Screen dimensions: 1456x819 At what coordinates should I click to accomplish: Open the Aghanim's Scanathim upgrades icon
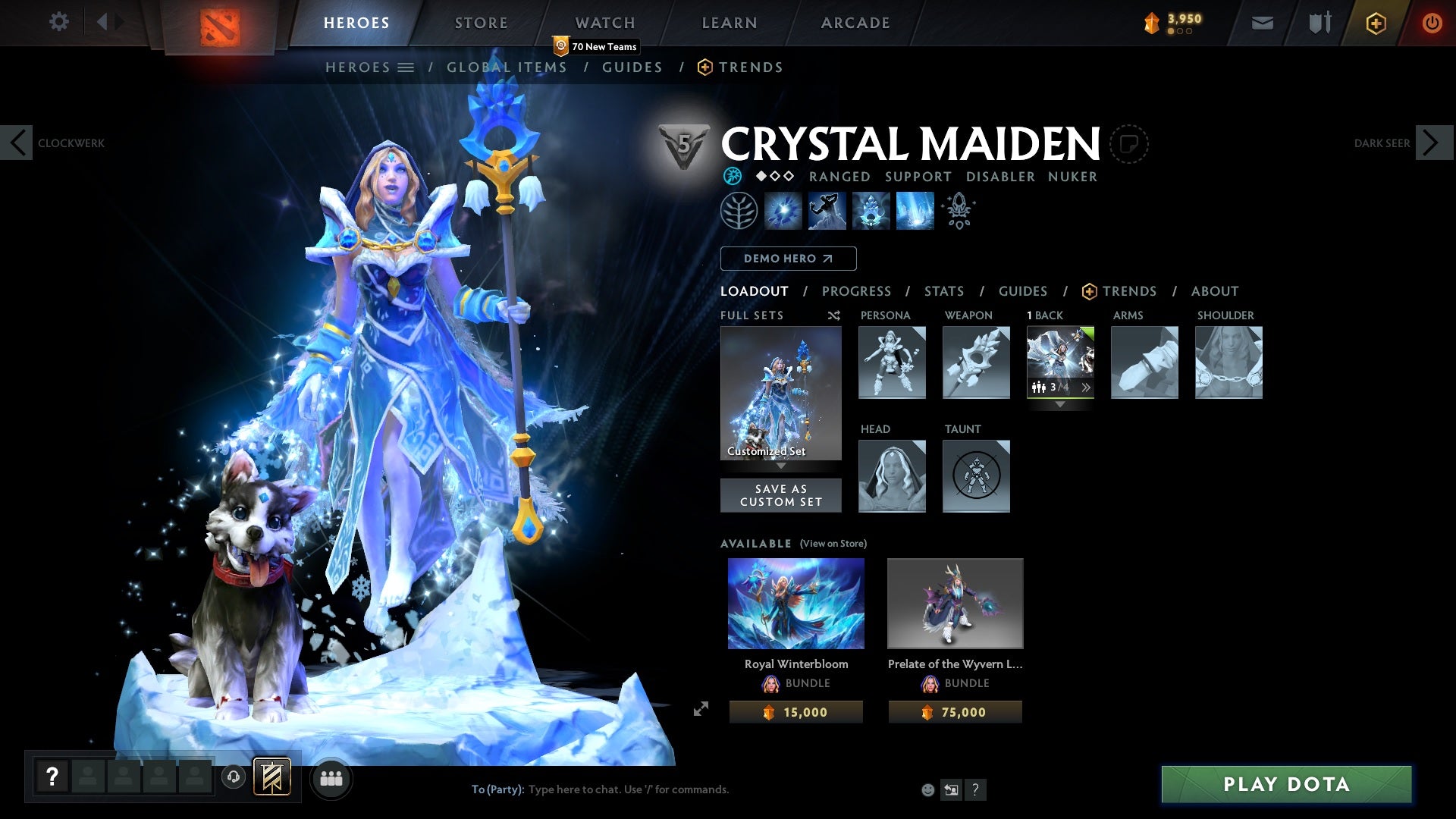[958, 211]
